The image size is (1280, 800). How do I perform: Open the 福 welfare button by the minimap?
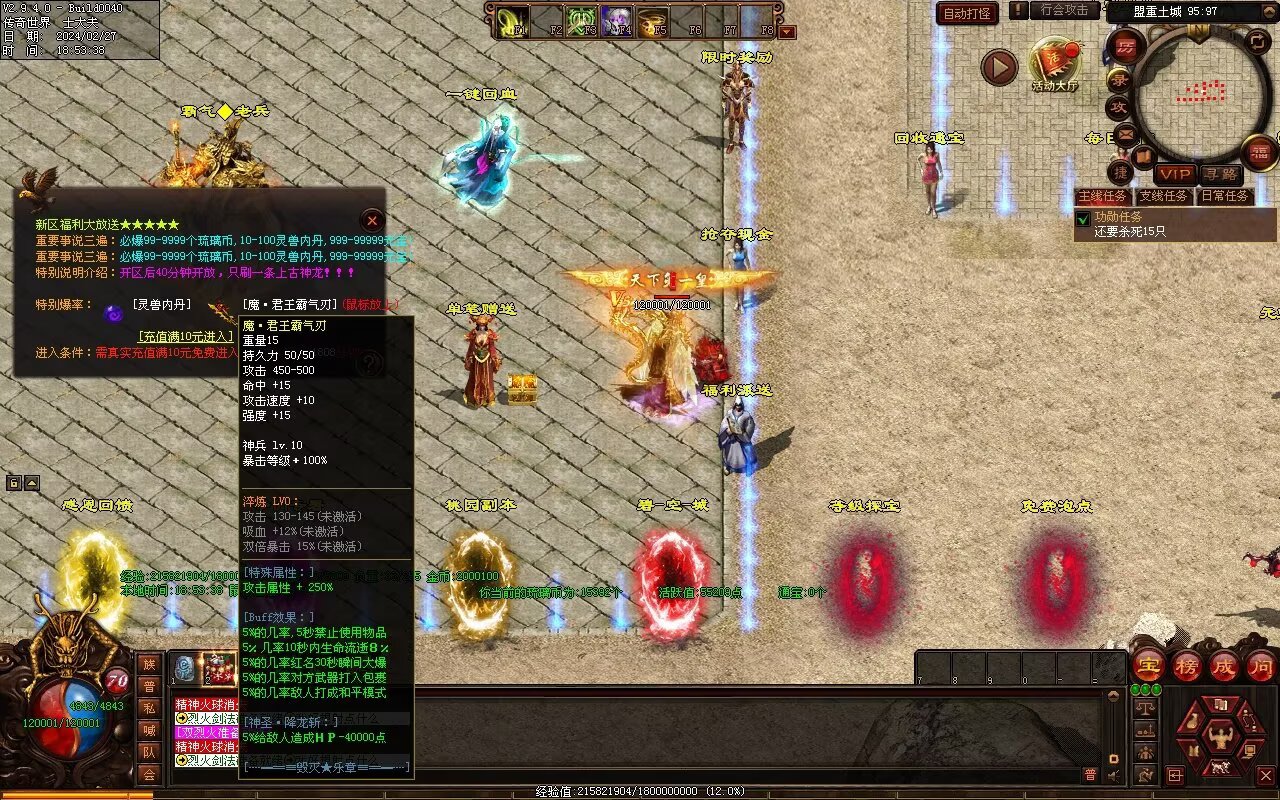click(x=1259, y=152)
